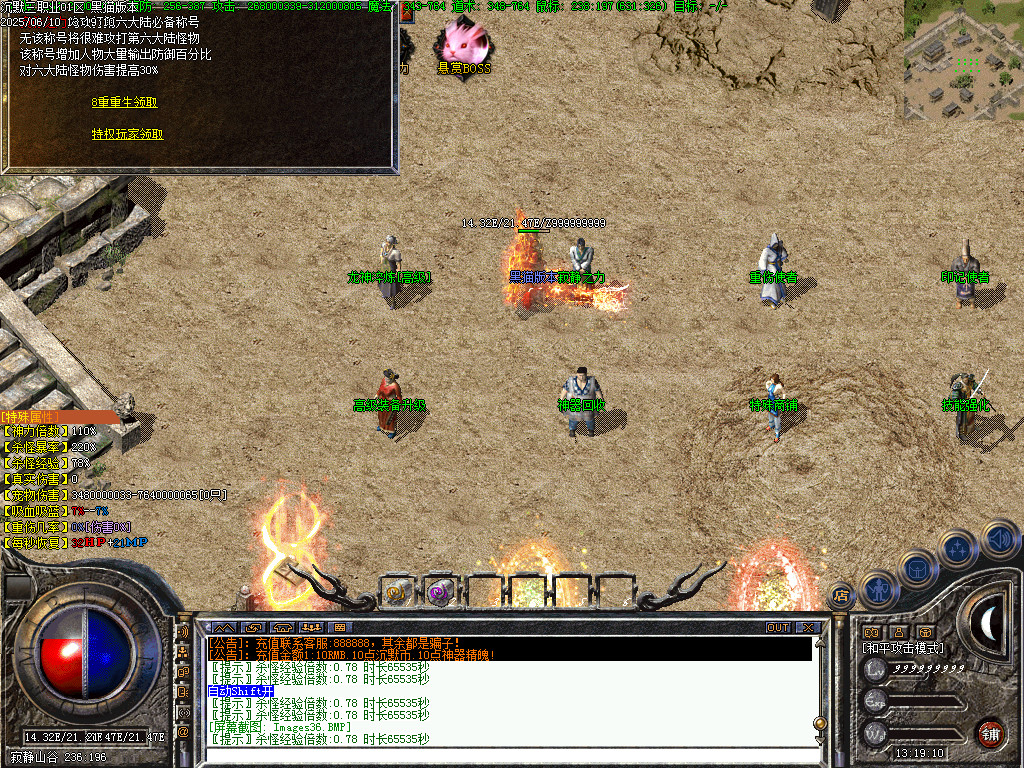Use the orange swirl scroll in the hotbar
Screen dimensions: 1024x768
[397, 591]
